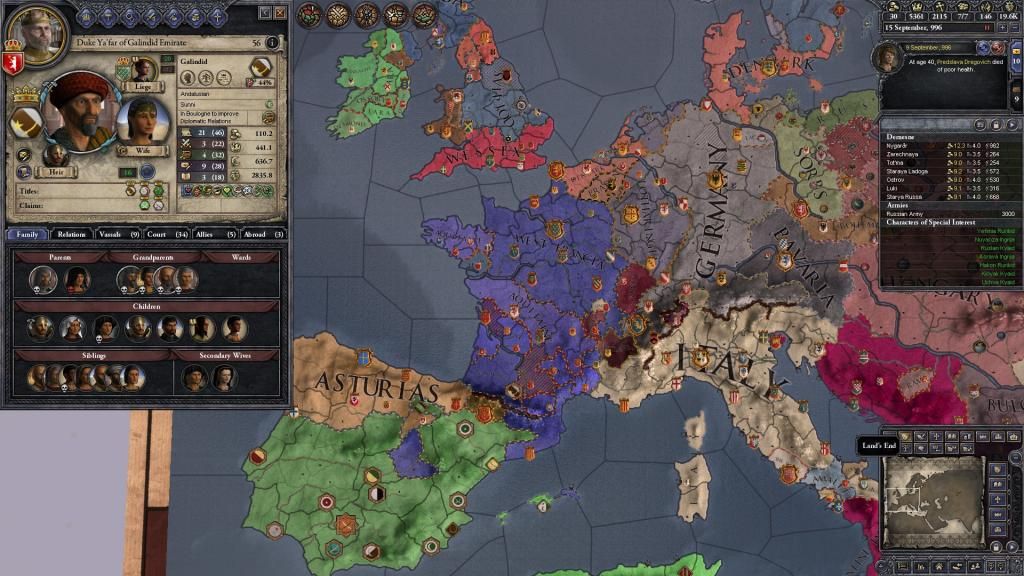Select Nygardr in the Demesne list
This screenshot has height=576, width=1024.
[x=900, y=146]
